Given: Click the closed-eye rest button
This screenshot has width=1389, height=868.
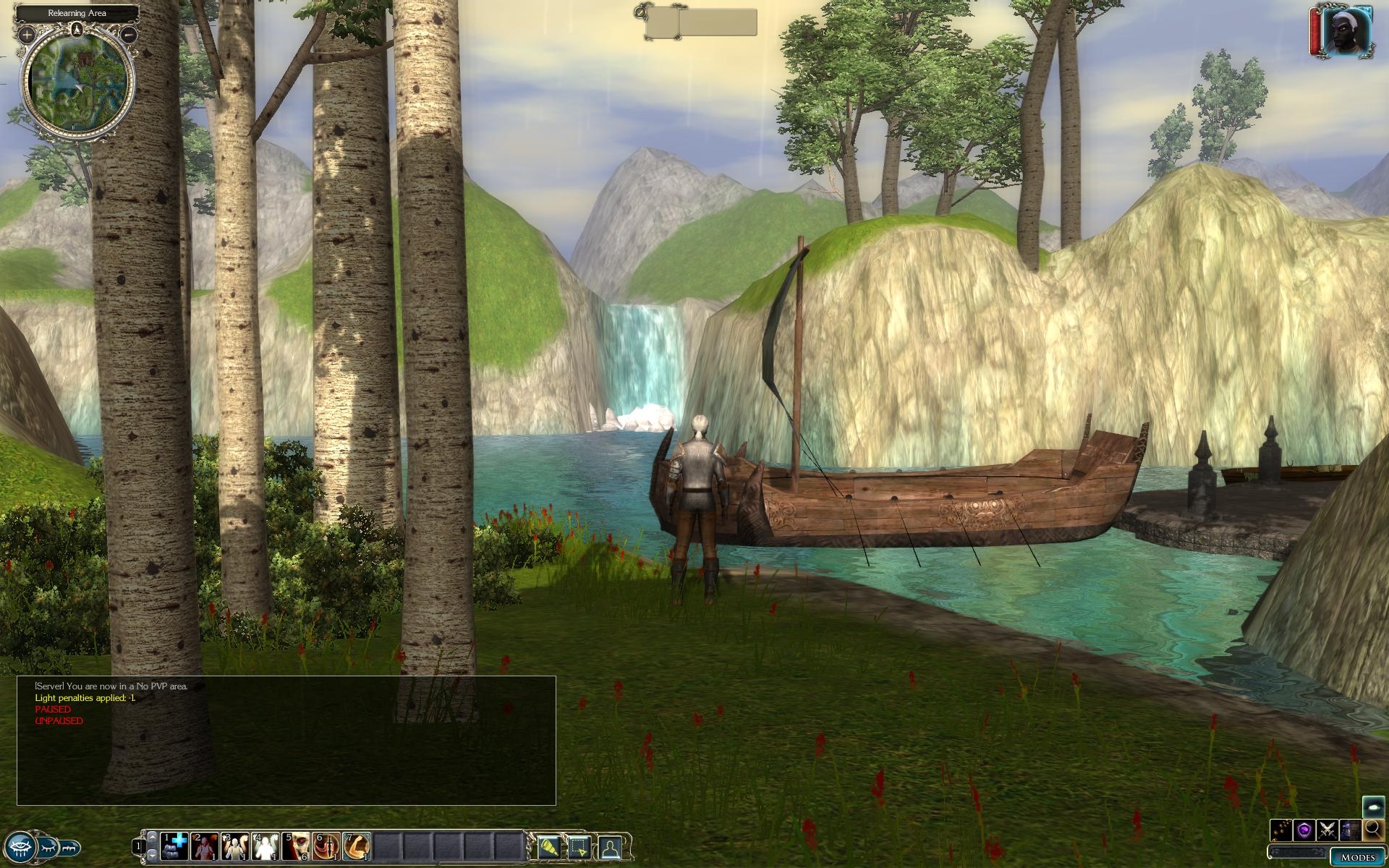Looking at the screenshot, I should click(x=50, y=846).
